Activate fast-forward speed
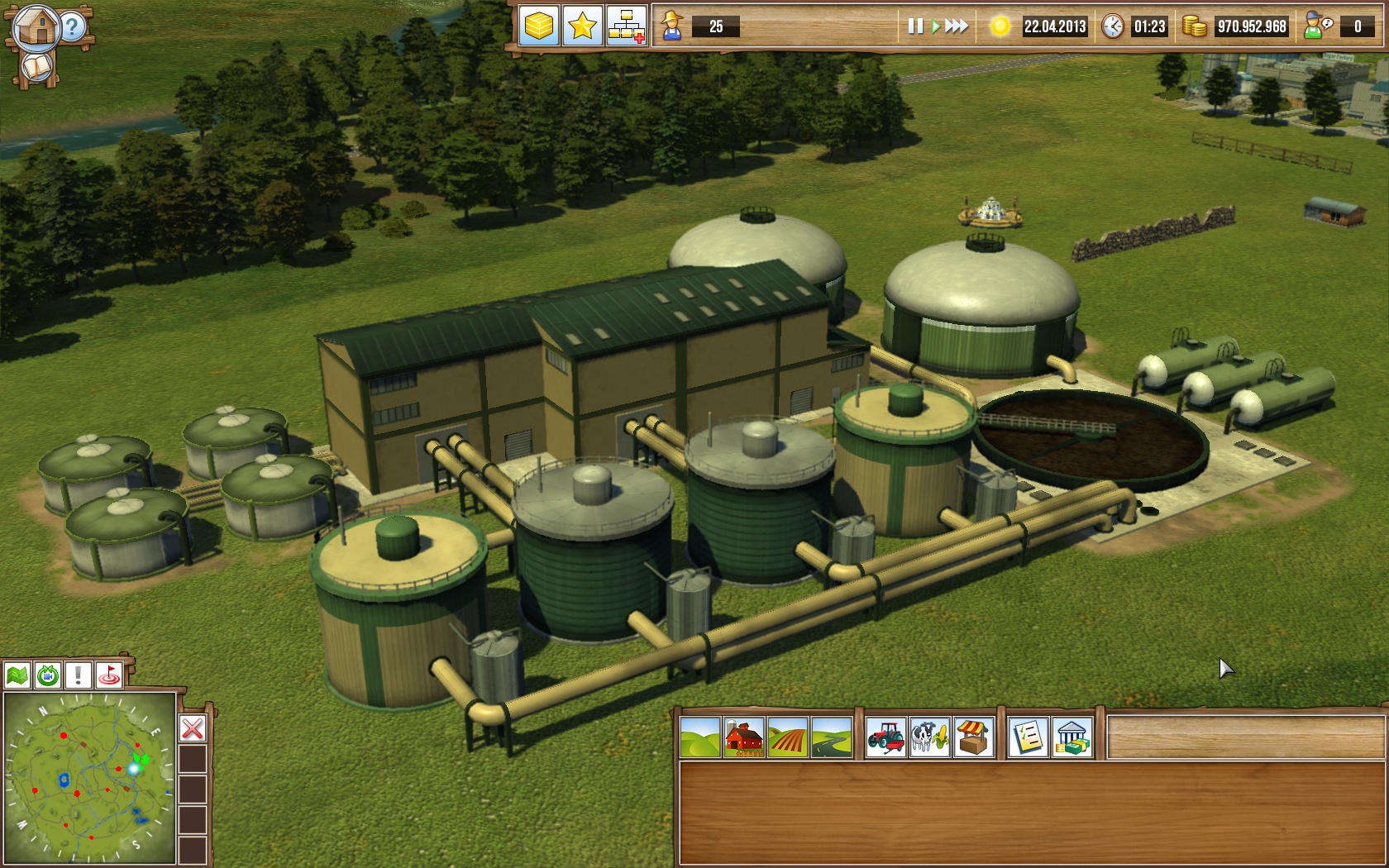The width and height of the screenshot is (1389, 868). click(x=957, y=26)
